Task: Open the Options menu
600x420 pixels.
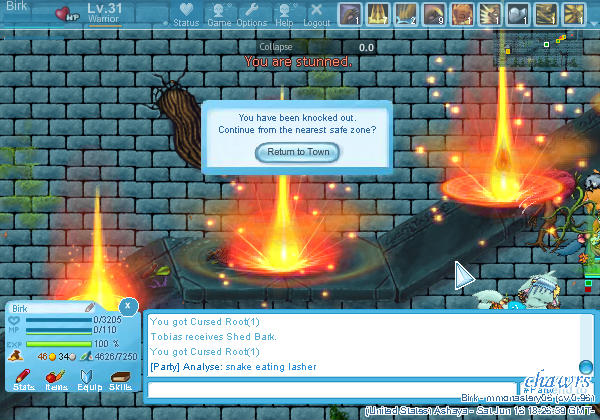Action: 251,14
